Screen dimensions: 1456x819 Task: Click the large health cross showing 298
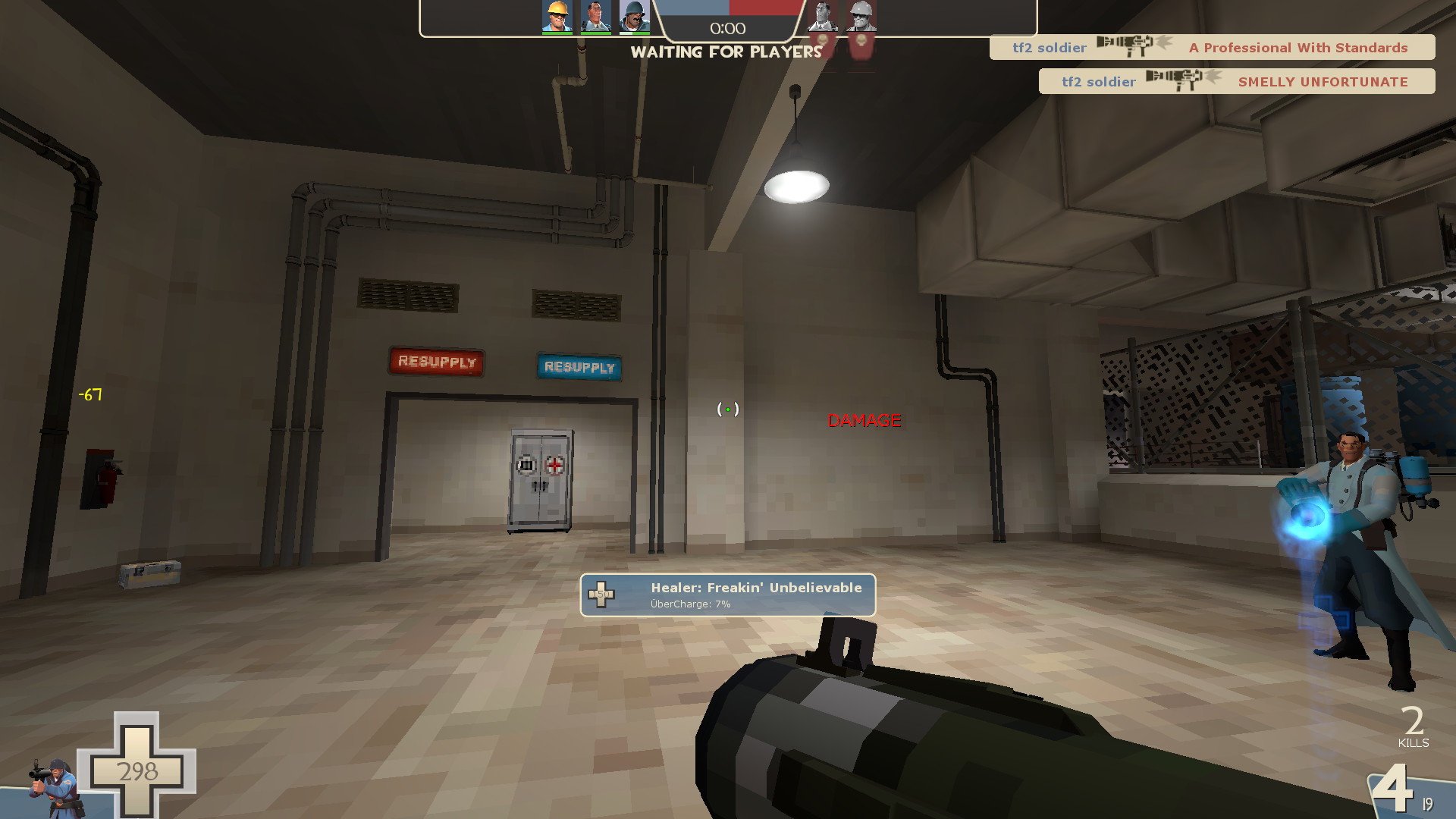[x=139, y=771]
